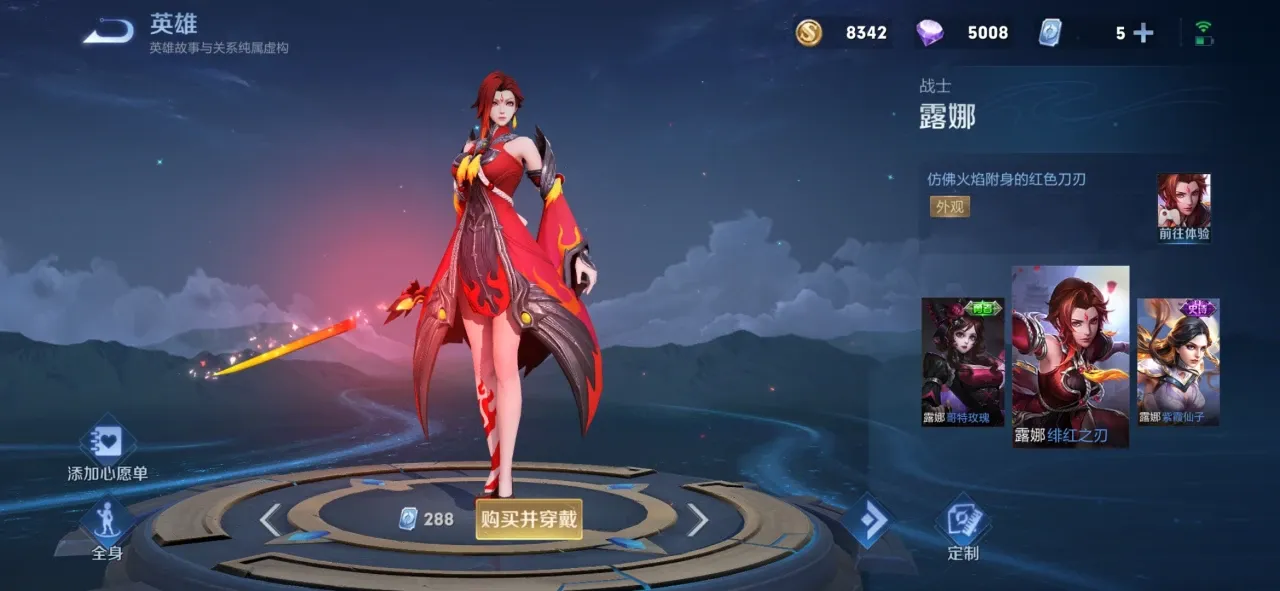Select the 哥特玫瑰 skin thumbnail
Image resolution: width=1280 pixels, height=591 pixels.
(x=962, y=361)
